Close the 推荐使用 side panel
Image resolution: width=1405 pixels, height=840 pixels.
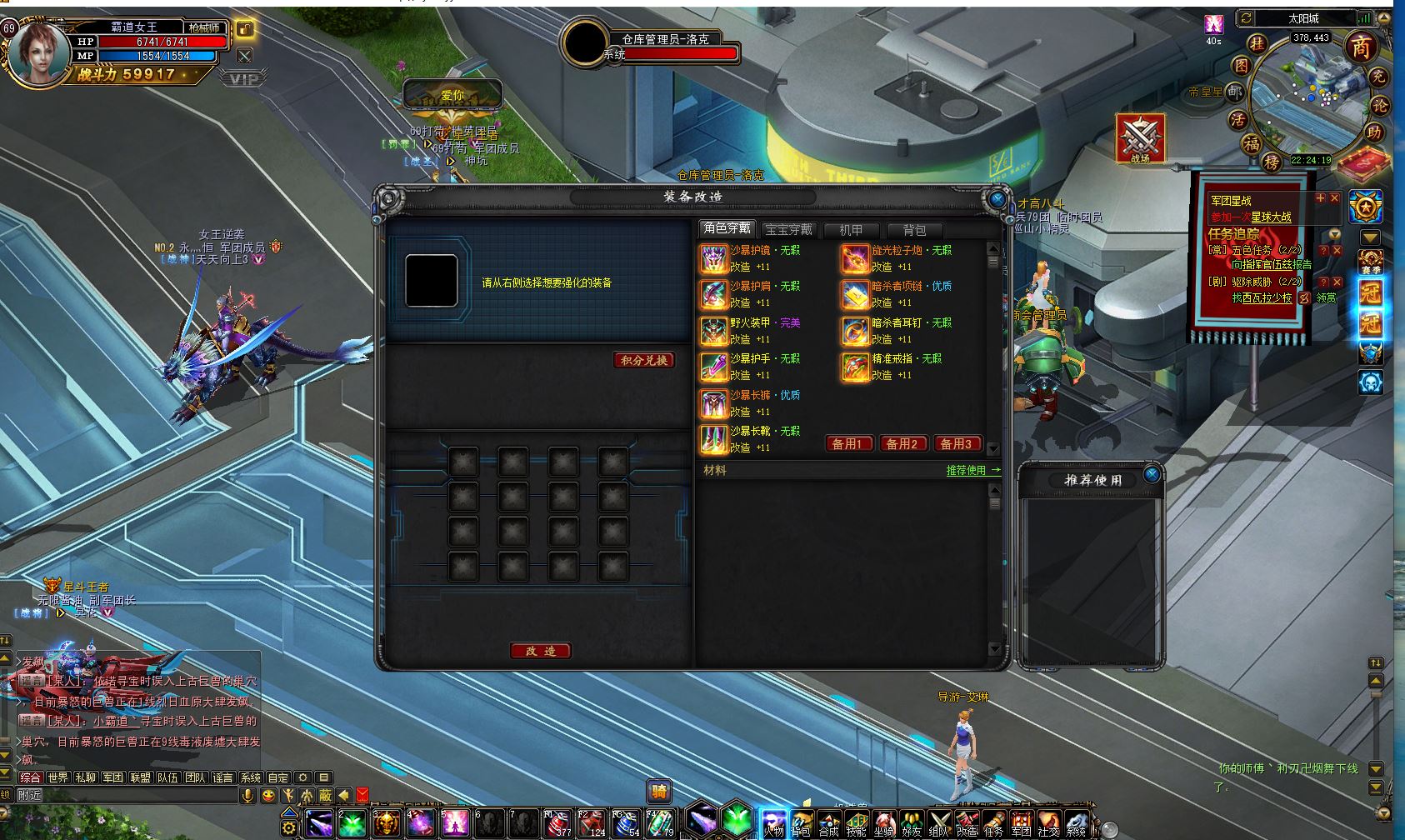coord(1152,475)
